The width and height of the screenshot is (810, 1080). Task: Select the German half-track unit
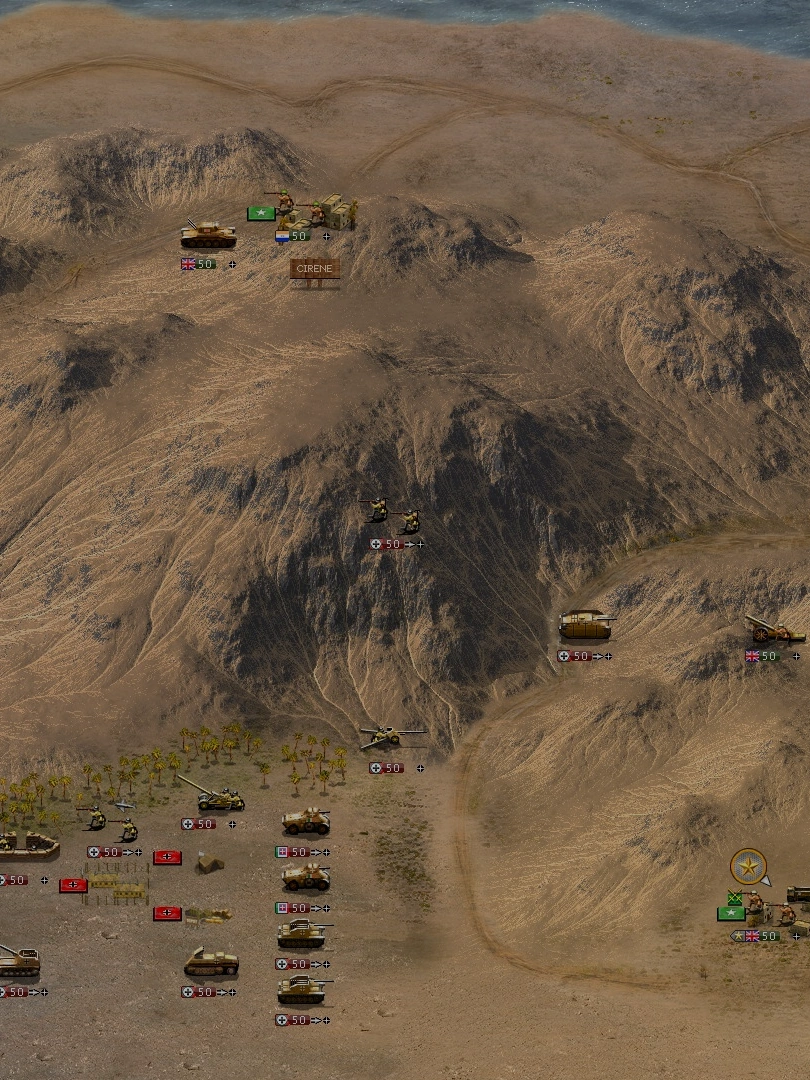211,963
